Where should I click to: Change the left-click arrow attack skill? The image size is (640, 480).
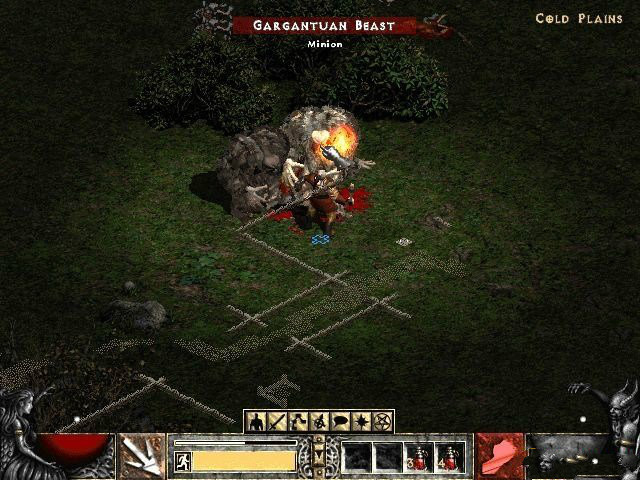[x=143, y=456]
